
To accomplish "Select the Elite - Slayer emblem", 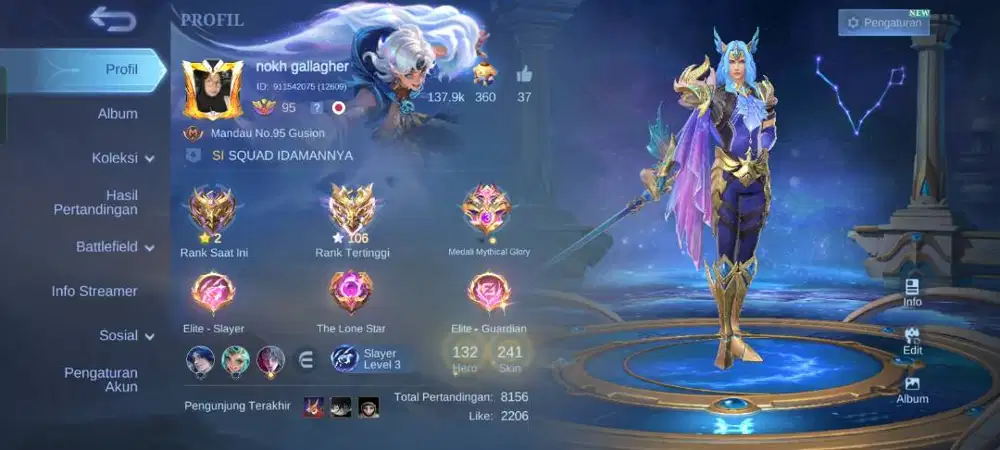I will [x=213, y=293].
